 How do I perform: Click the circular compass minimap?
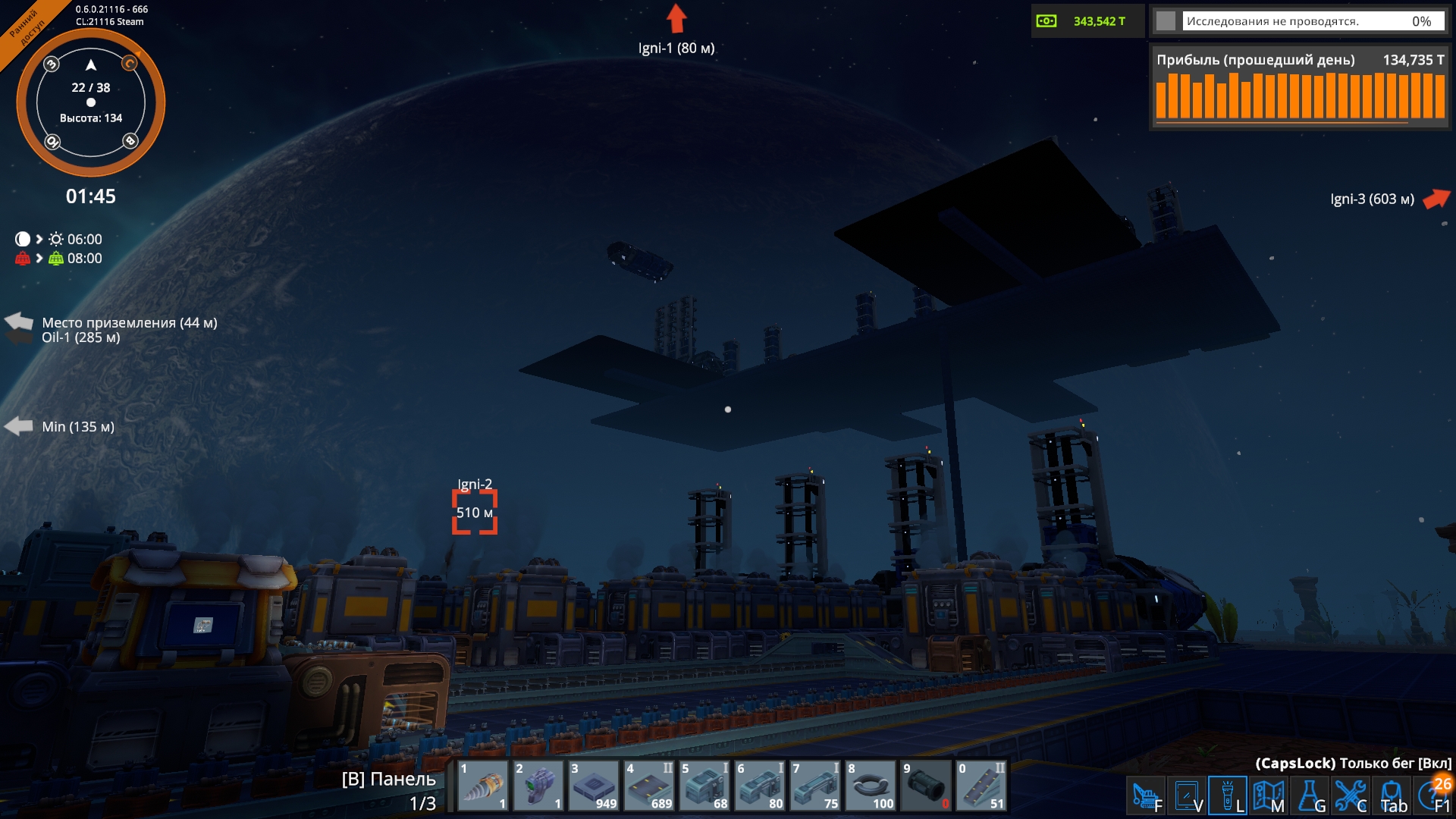click(x=91, y=102)
